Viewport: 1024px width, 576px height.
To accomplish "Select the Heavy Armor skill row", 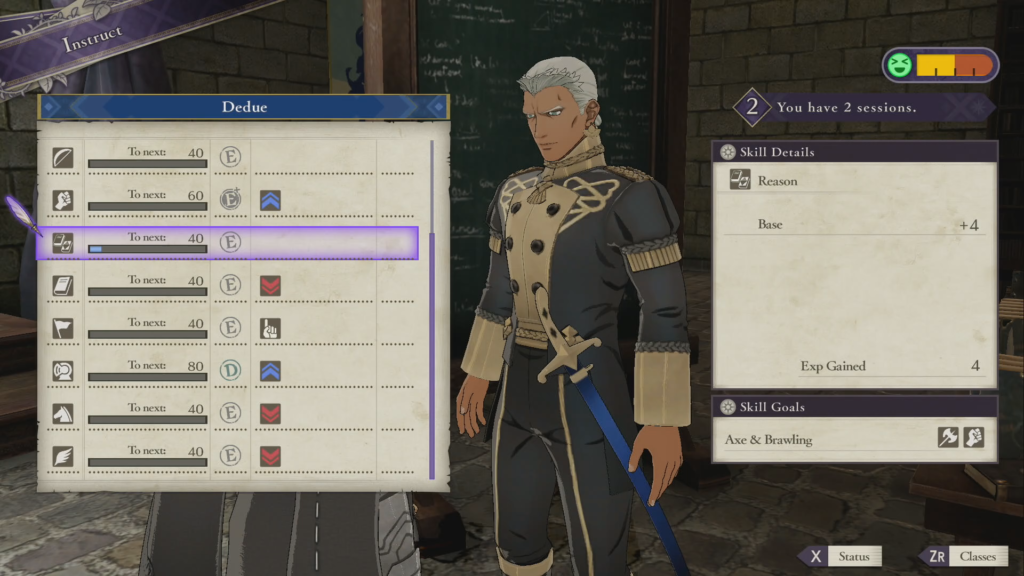I will point(230,371).
